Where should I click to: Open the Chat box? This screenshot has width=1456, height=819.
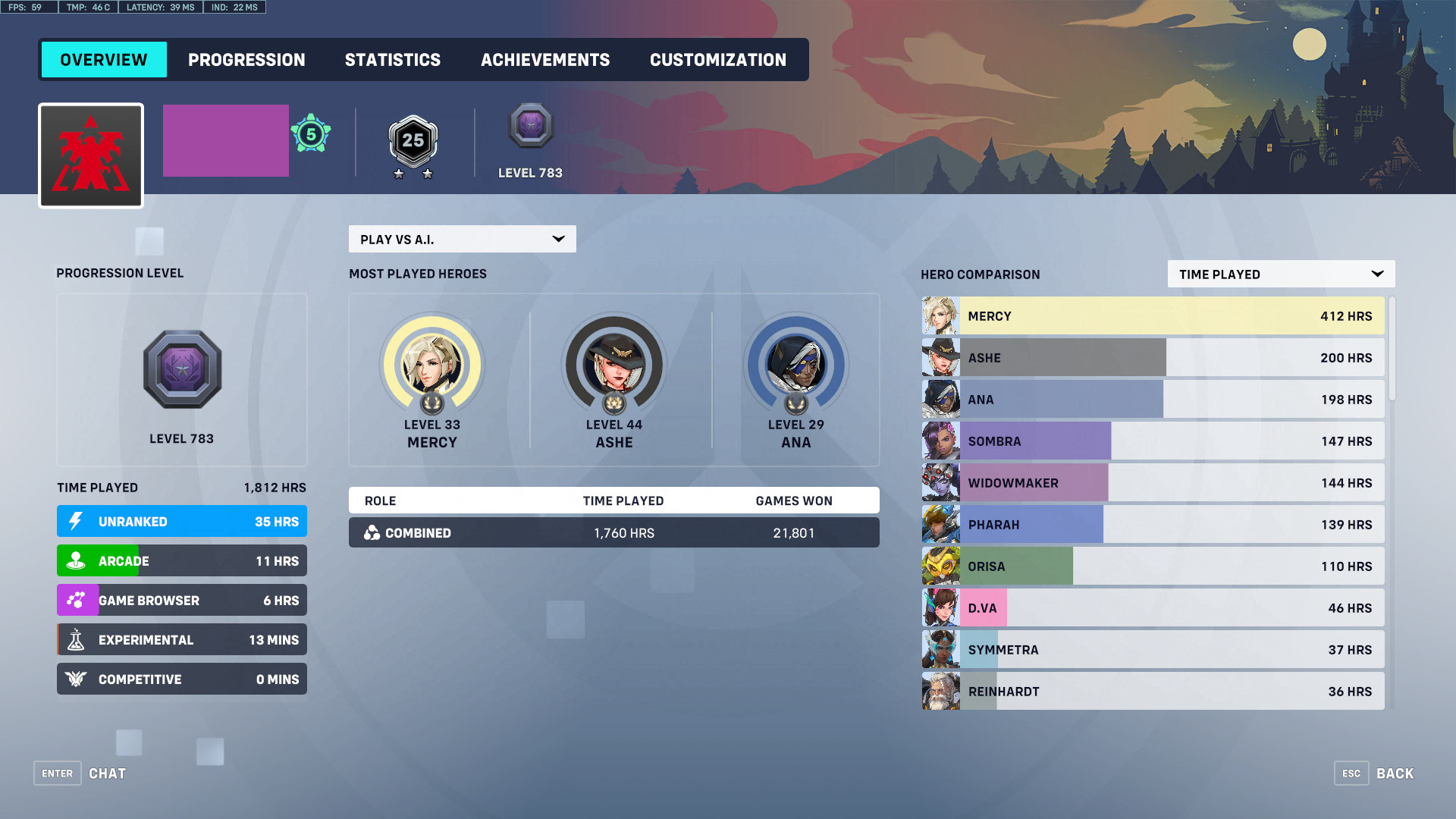[x=80, y=773]
